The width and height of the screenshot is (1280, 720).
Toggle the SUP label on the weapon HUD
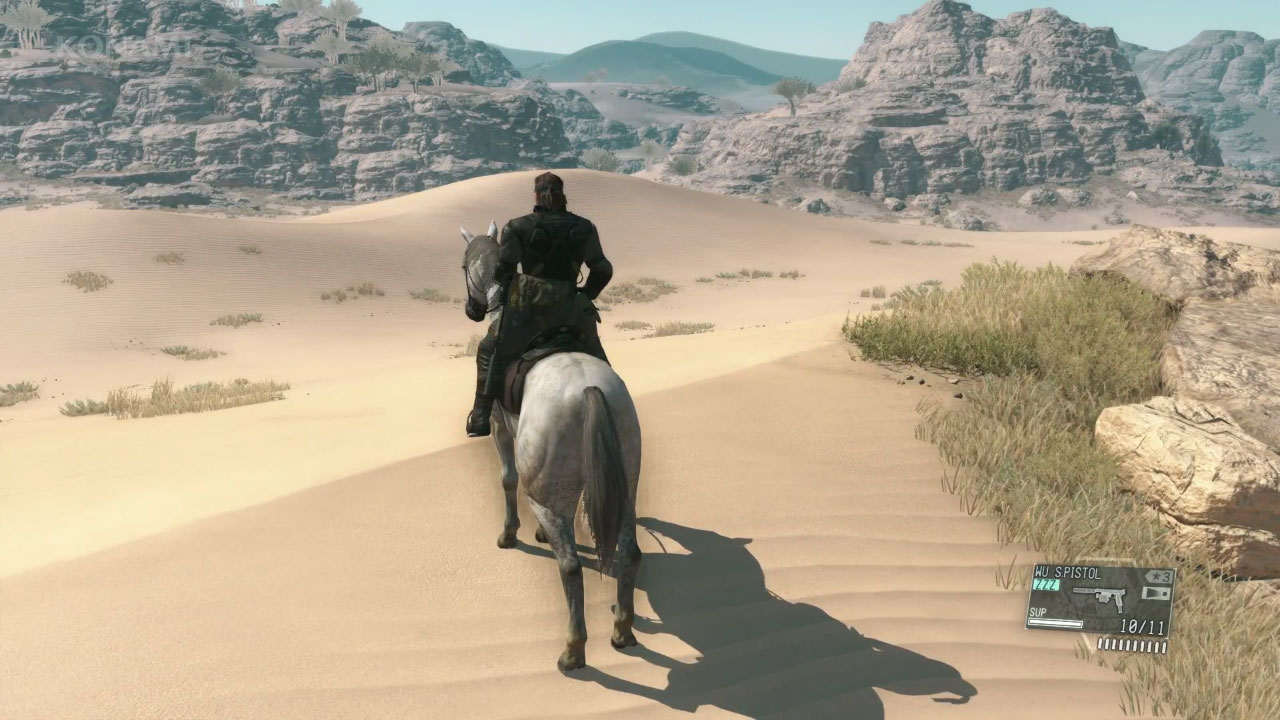pyautogui.click(x=1036, y=612)
